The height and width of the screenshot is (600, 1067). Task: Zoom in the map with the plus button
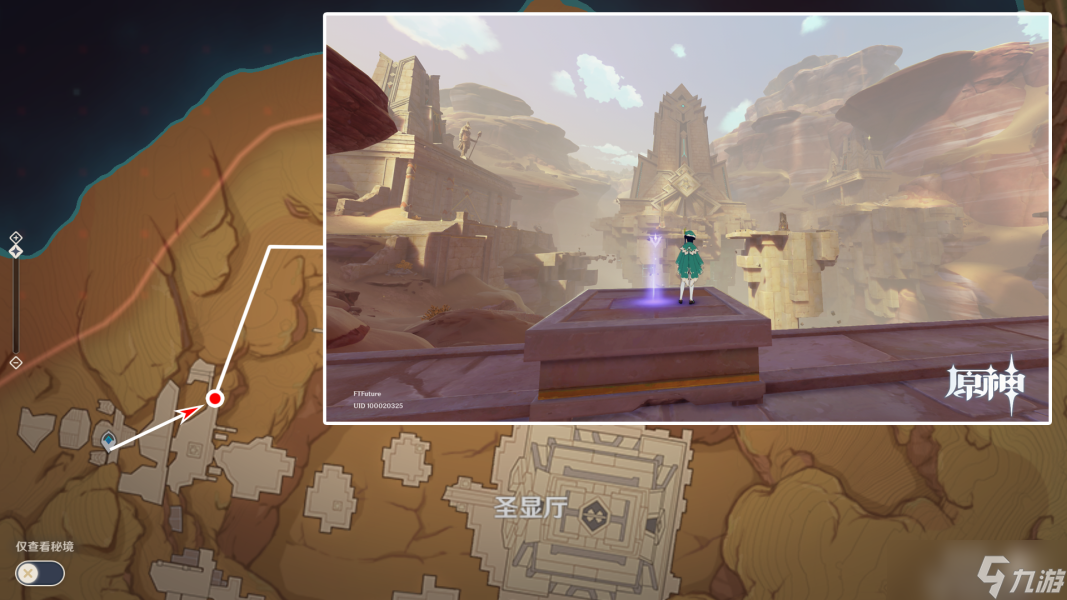(x=16, y=237)
